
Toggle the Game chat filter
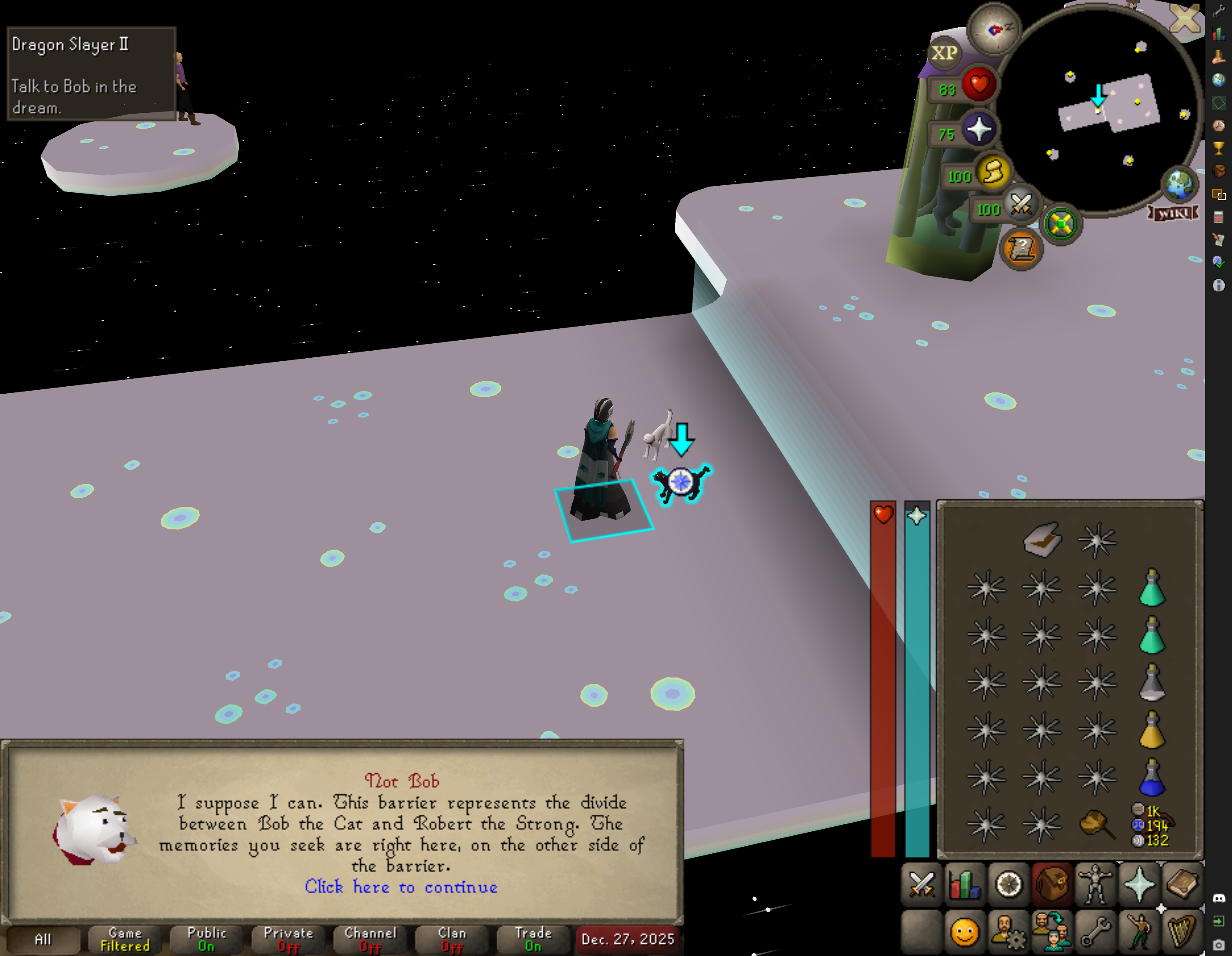(x=125, y=939)
